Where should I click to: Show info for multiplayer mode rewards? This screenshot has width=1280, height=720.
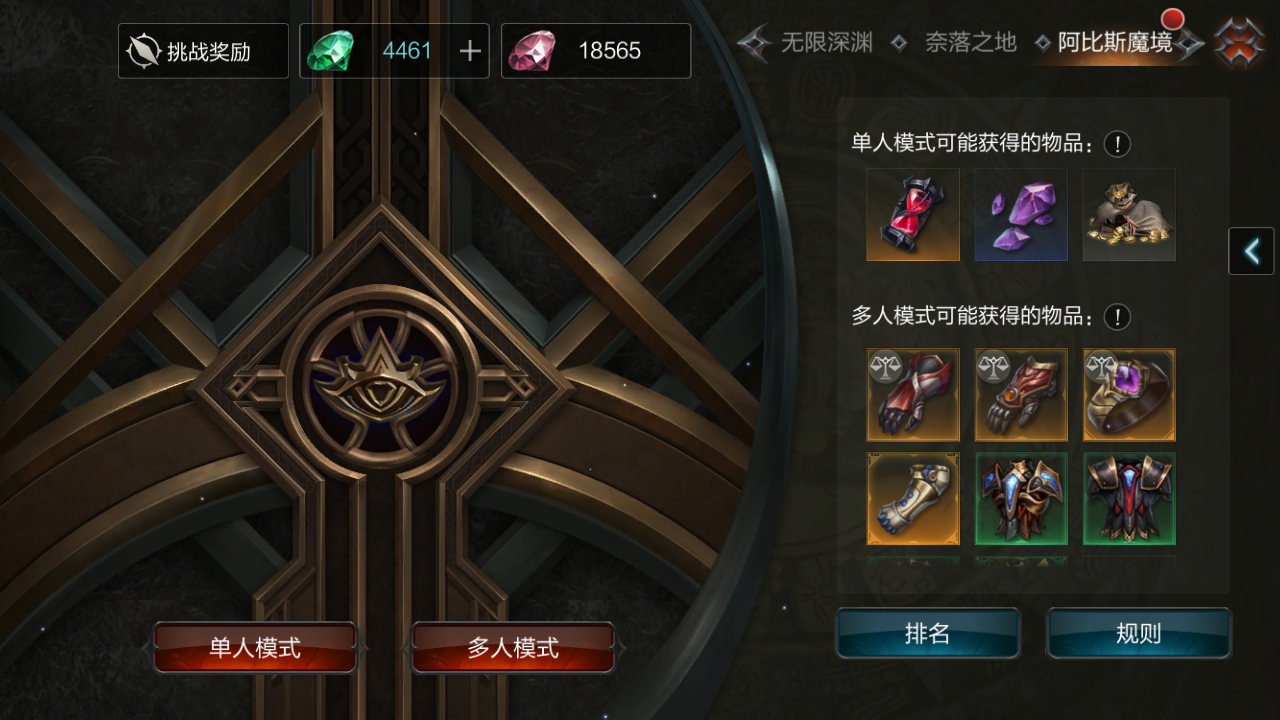pos(1117,317)
